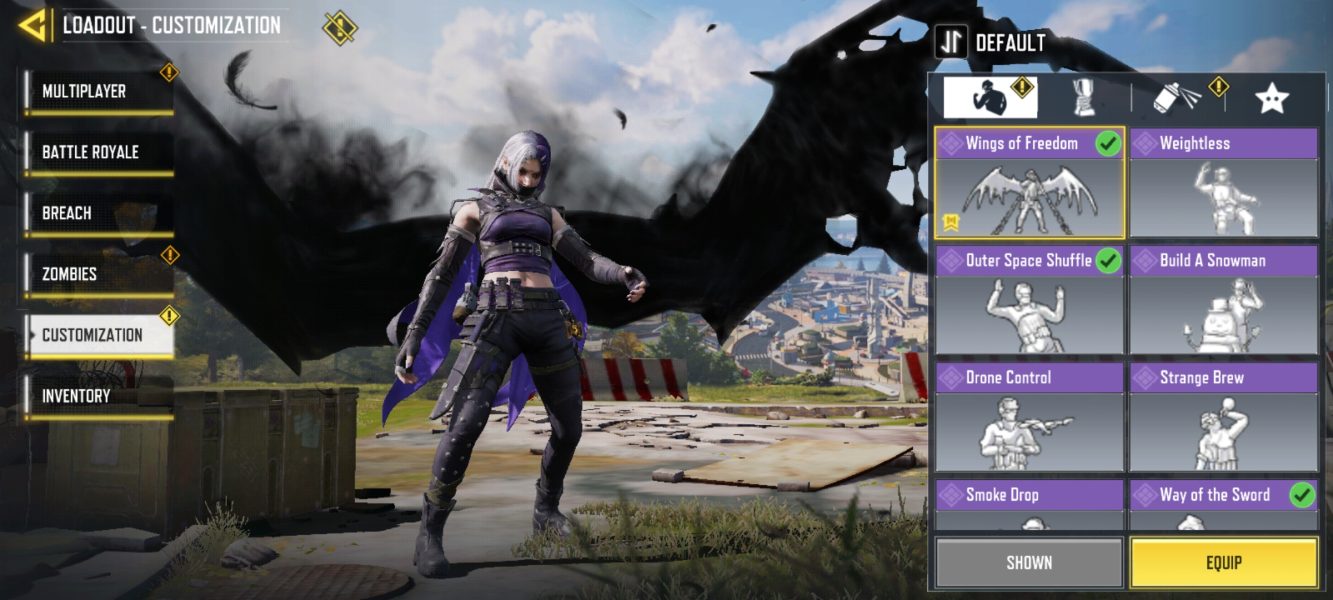
Task: Open the Inventory section
Action: tap(98, 397)
